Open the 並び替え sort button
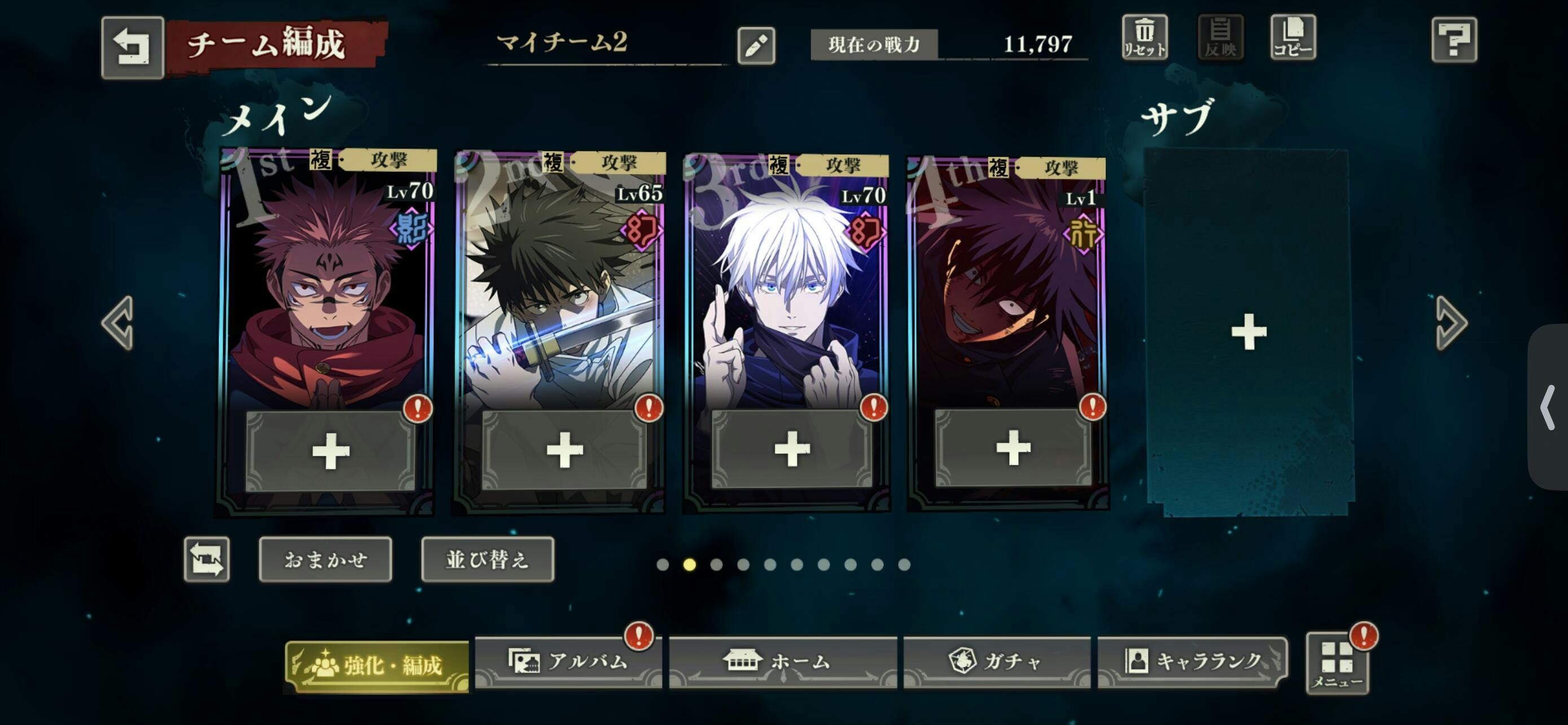The width and height of the screenshot is (1568, 725). pos(487,559)
